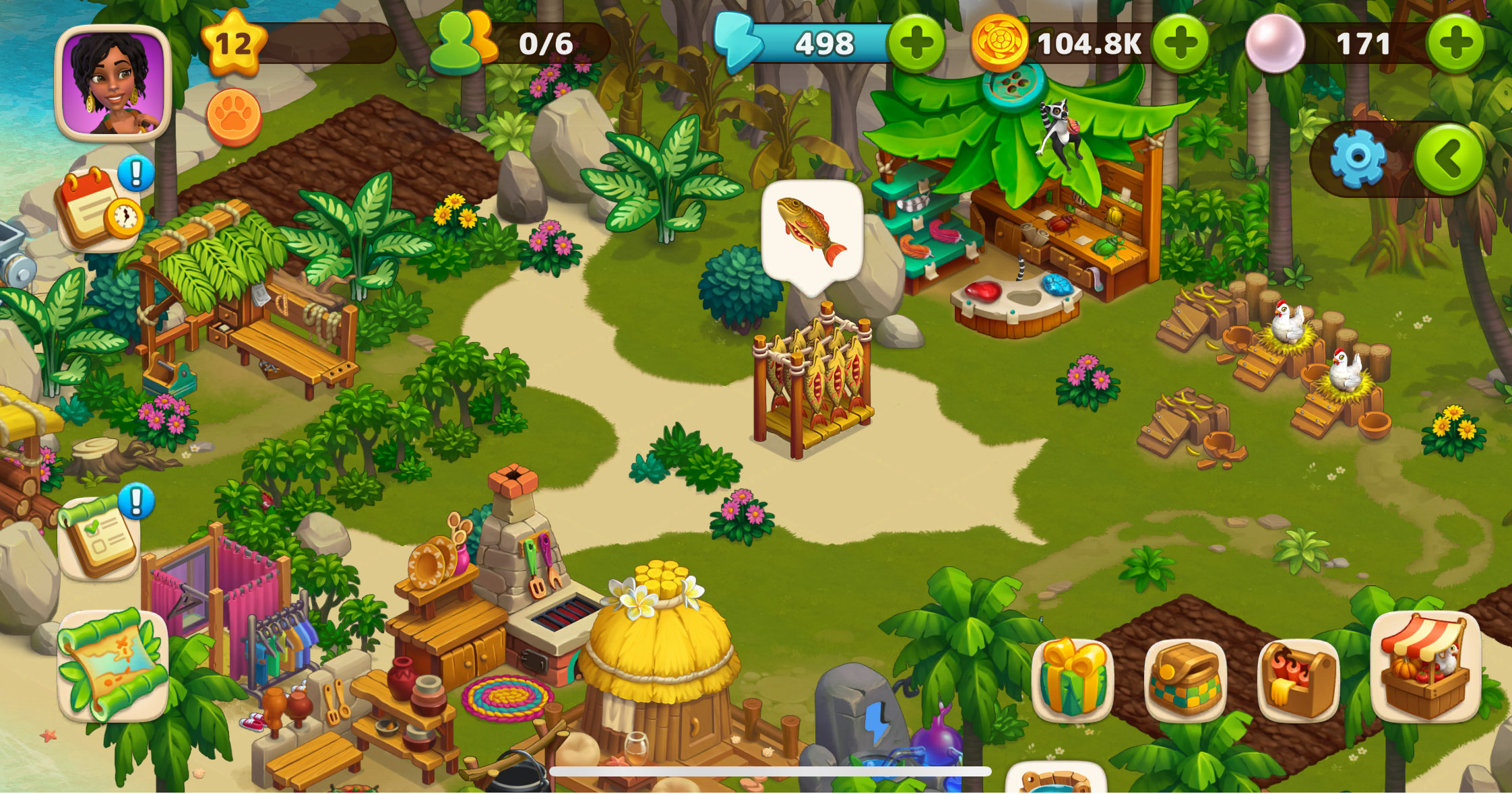
Task: Add more energy with plus button
Action: [916, 43]
